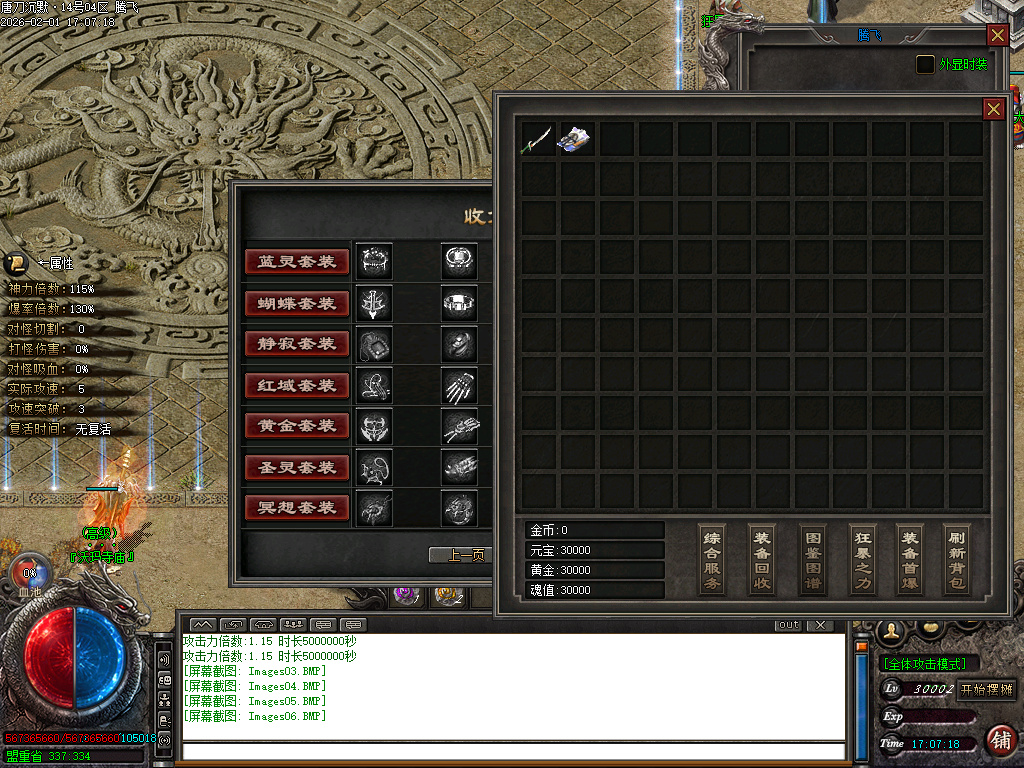This screenshot has width=1024, height=768.
Task: Select the 红域套装 set
Action: pos(297,385)
